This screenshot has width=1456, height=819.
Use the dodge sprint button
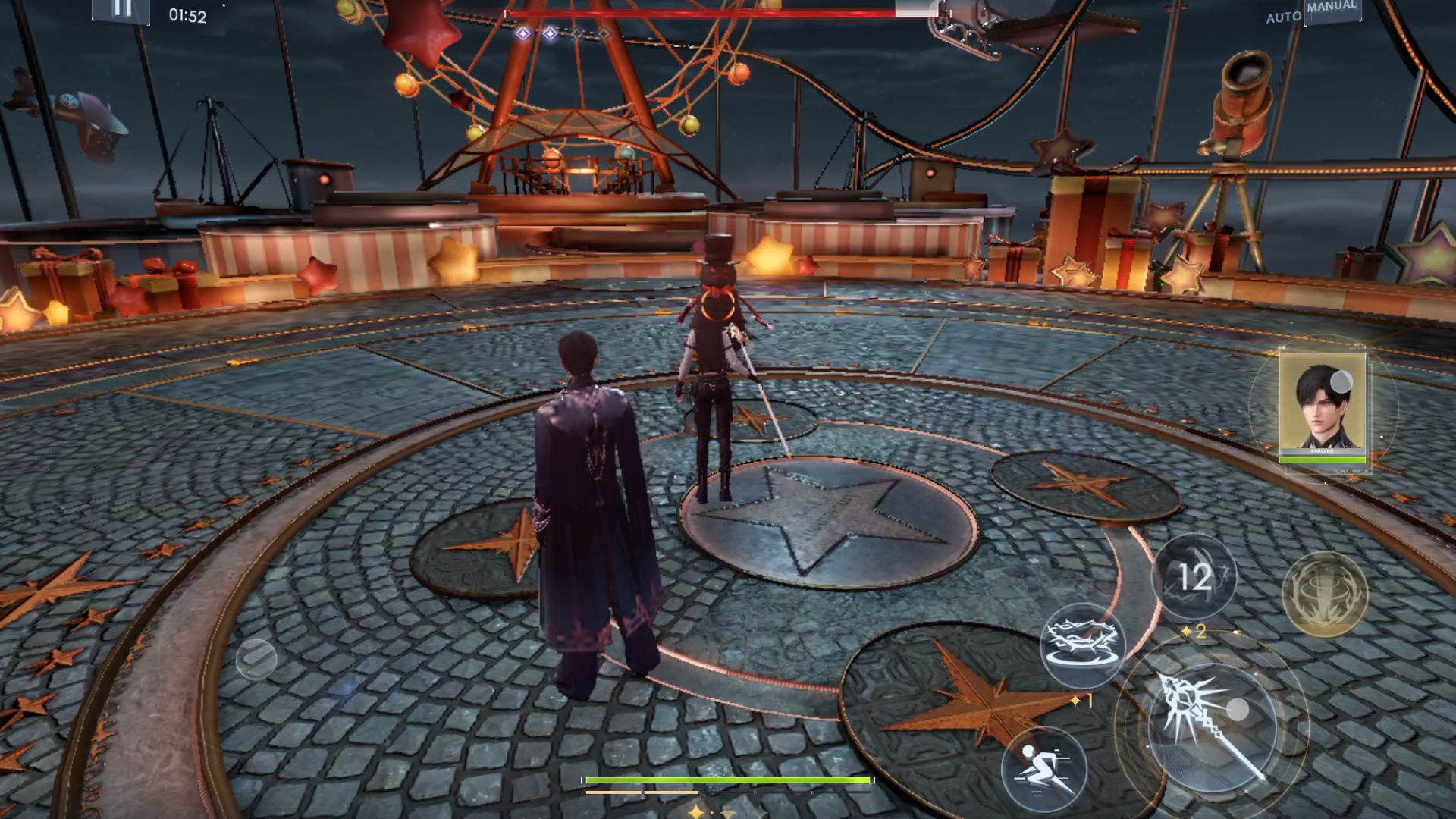(1043, 767)
